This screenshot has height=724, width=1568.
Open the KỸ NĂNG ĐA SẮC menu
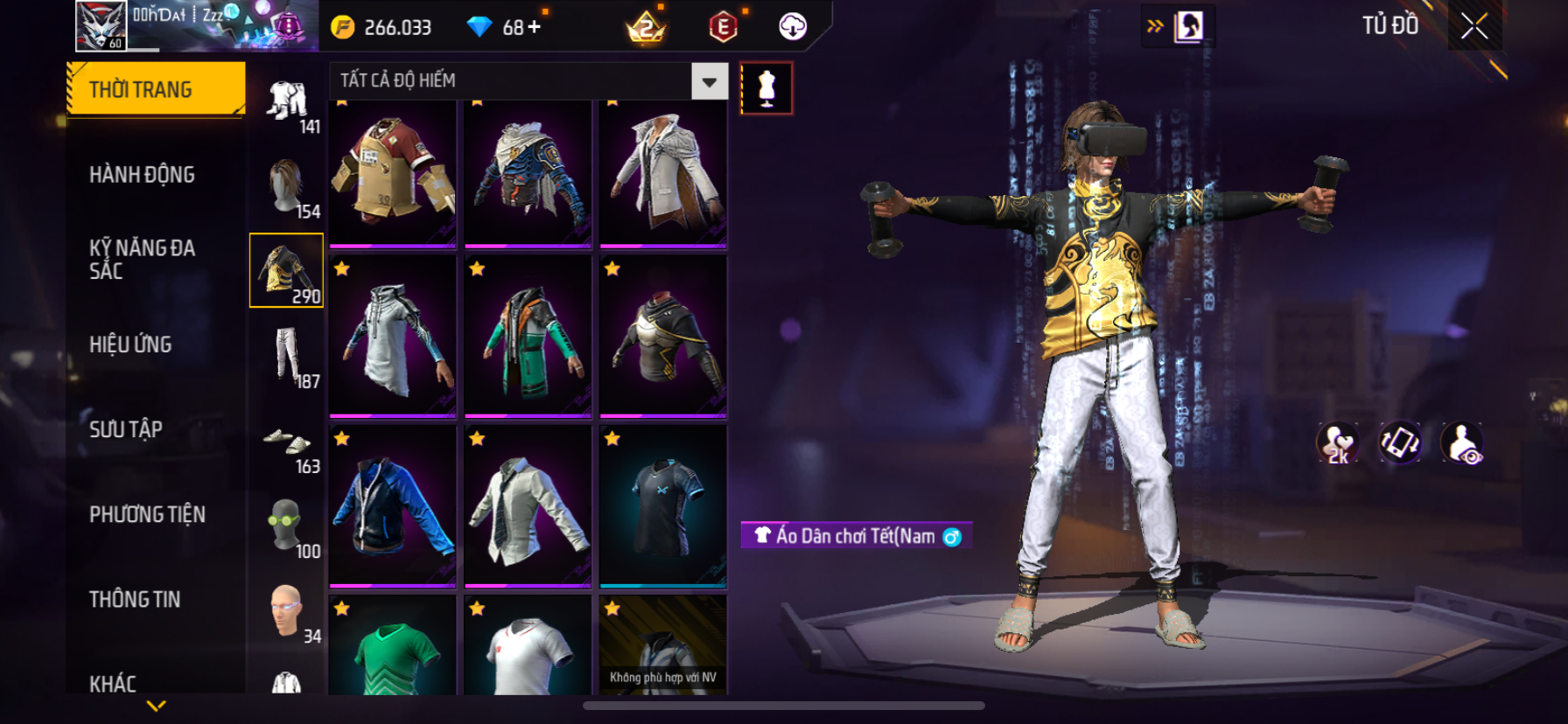(142, 260)
